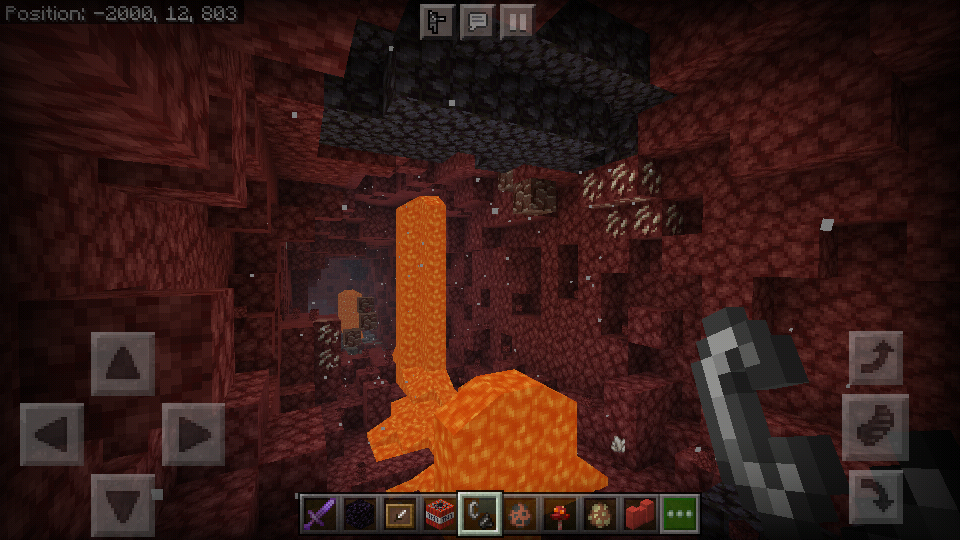Tap the move forward arrow

pyautogui.click(x=123, y=364)
